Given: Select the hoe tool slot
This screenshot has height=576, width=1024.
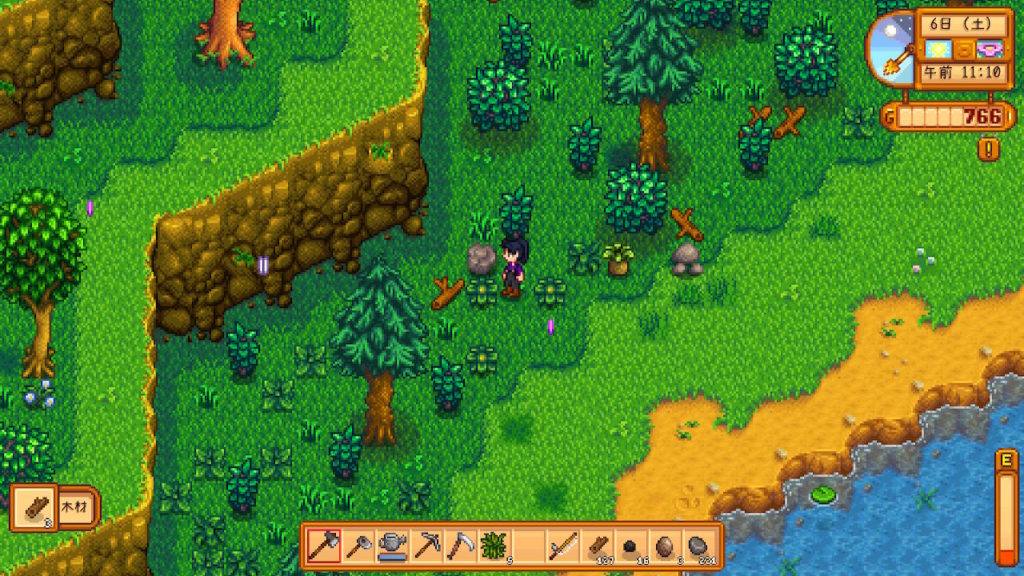Looking at the screenshot, I should click(x=358, y=546).
